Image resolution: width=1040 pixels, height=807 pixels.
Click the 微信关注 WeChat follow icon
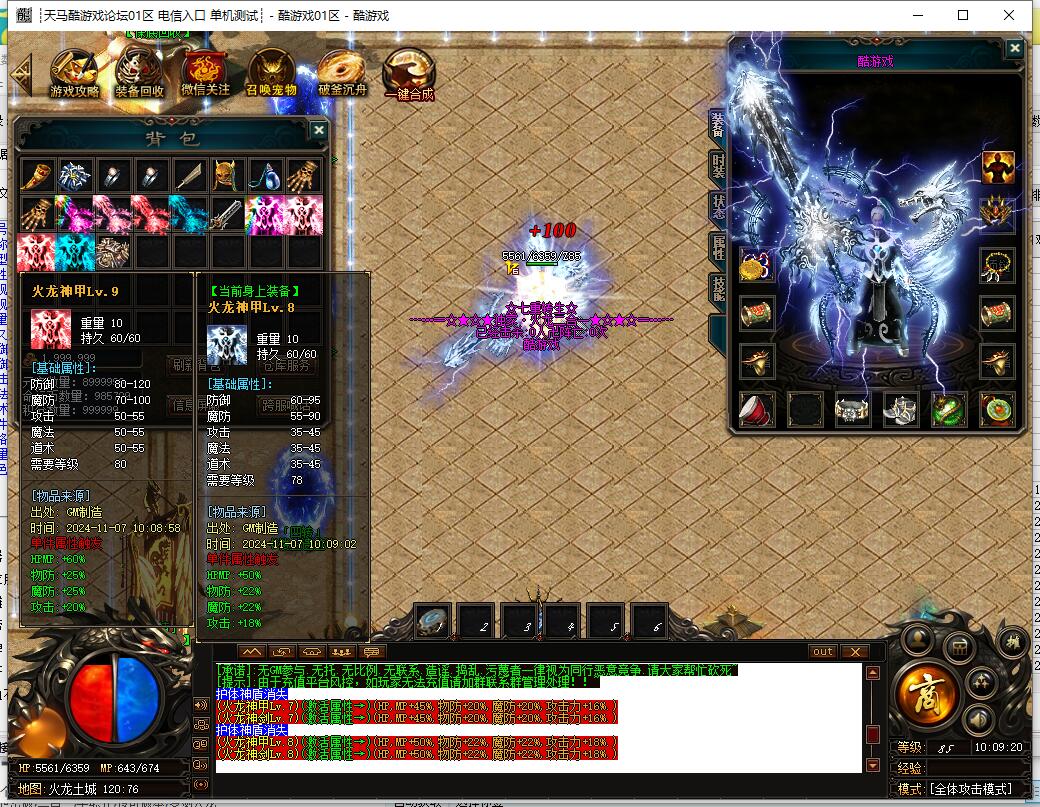point(205,72)
